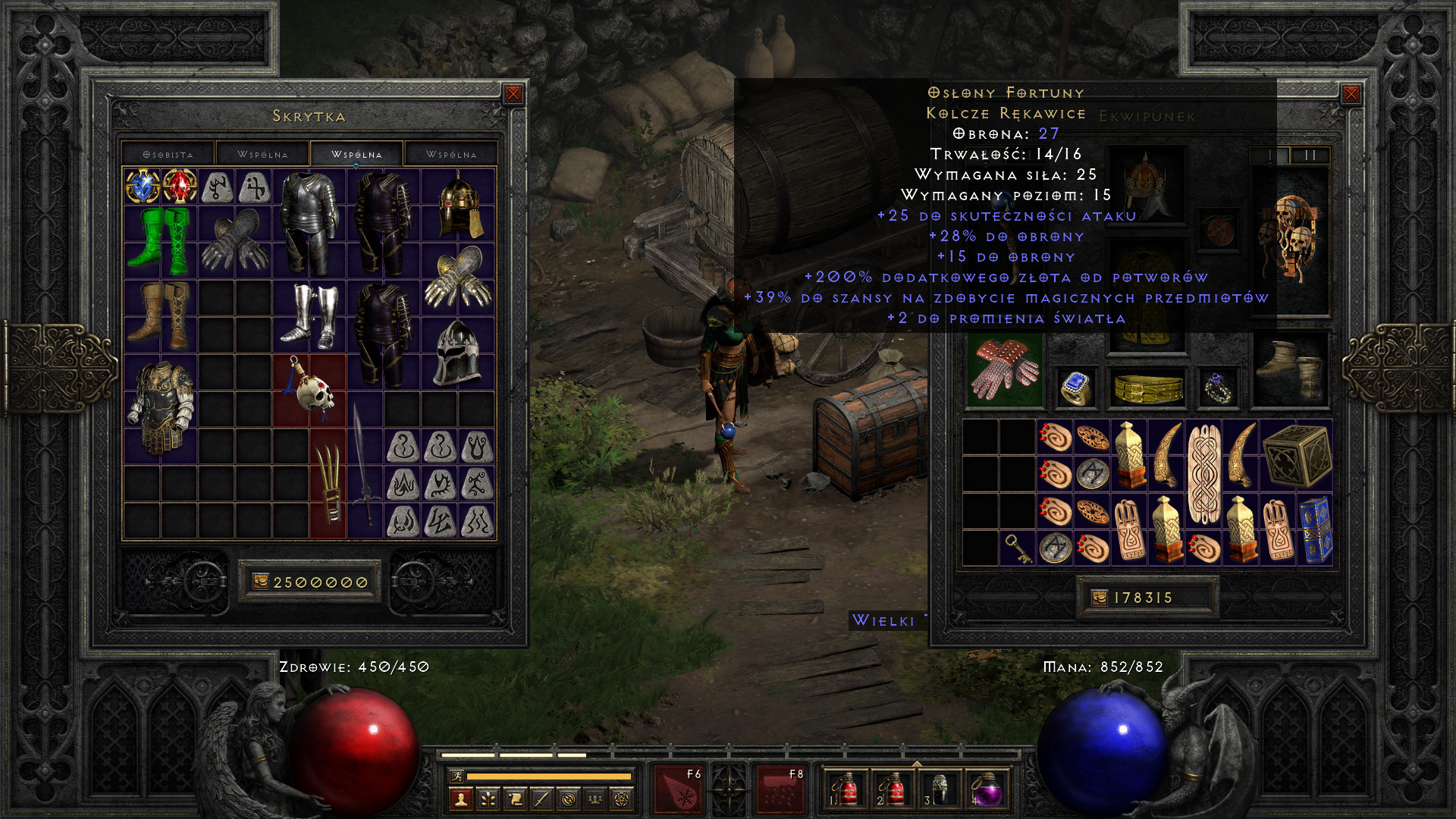
Task: Select the equipped chain gloves
Action: pyautogui.click(x=1005, y=369)
